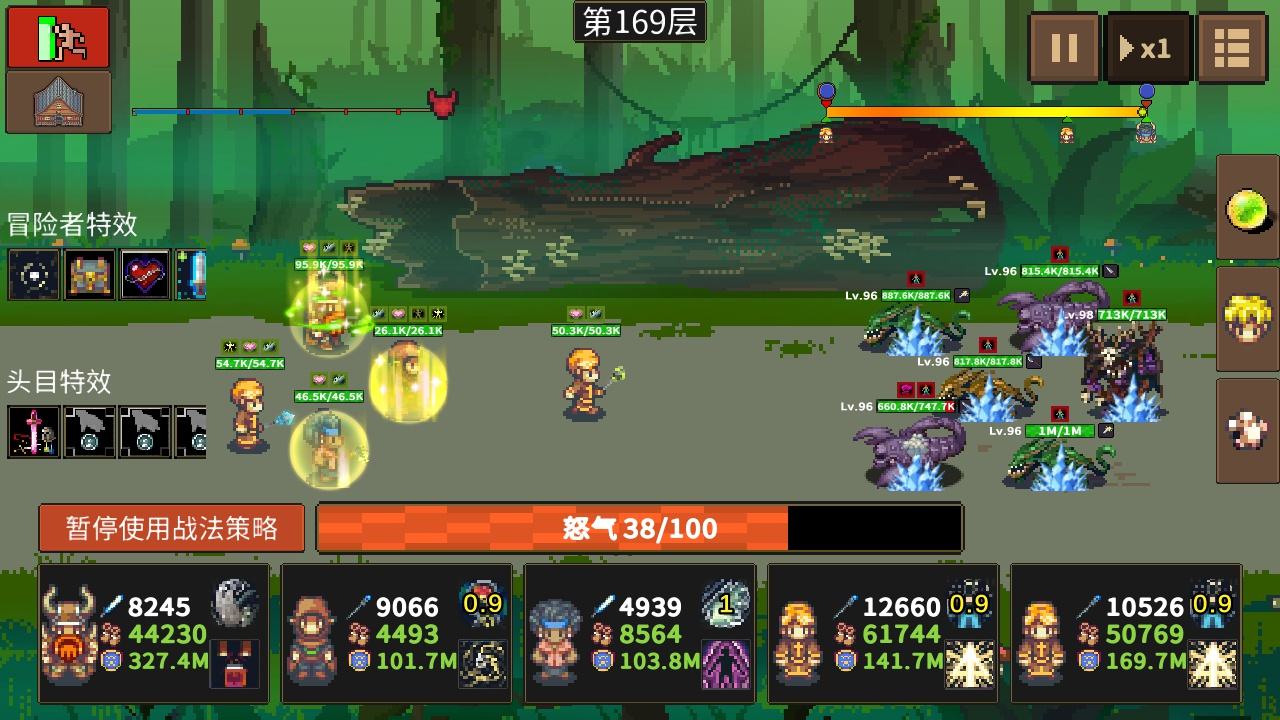1280x720 pixels.
Task: Select the red heart adventurer effect
Action: point(145,275)
